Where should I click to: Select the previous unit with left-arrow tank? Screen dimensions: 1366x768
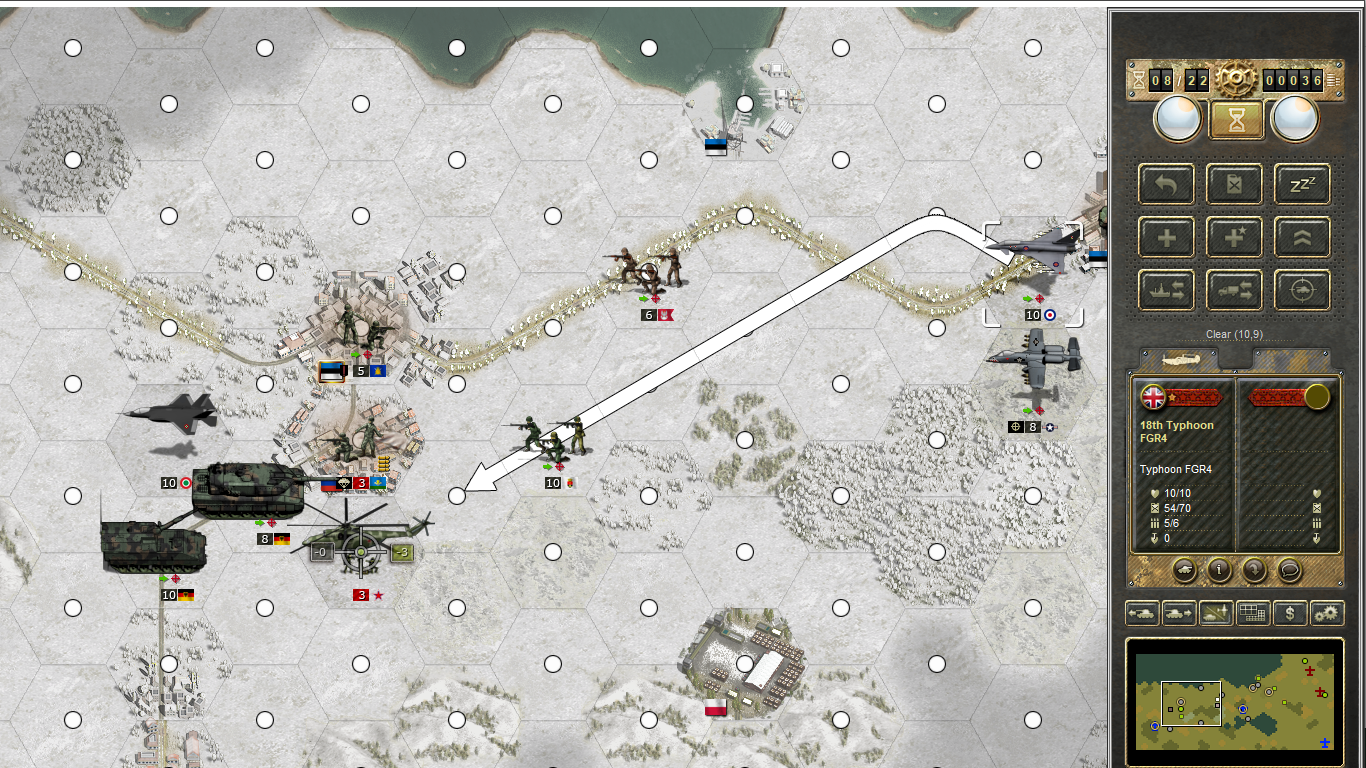tap(1142, 613)
